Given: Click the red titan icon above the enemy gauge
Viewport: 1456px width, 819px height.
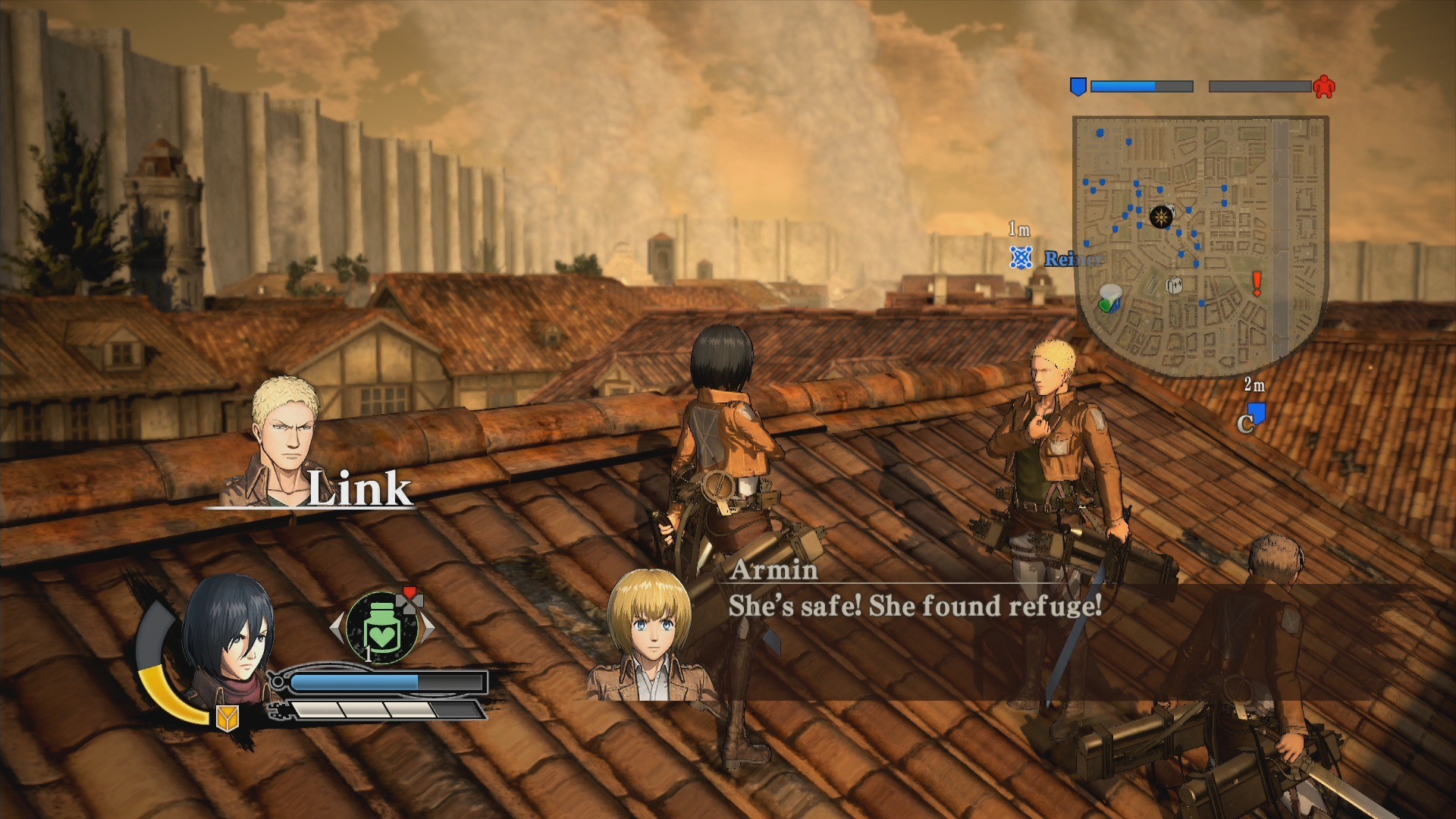Looking at the screenshot, I should [1325, 87].
